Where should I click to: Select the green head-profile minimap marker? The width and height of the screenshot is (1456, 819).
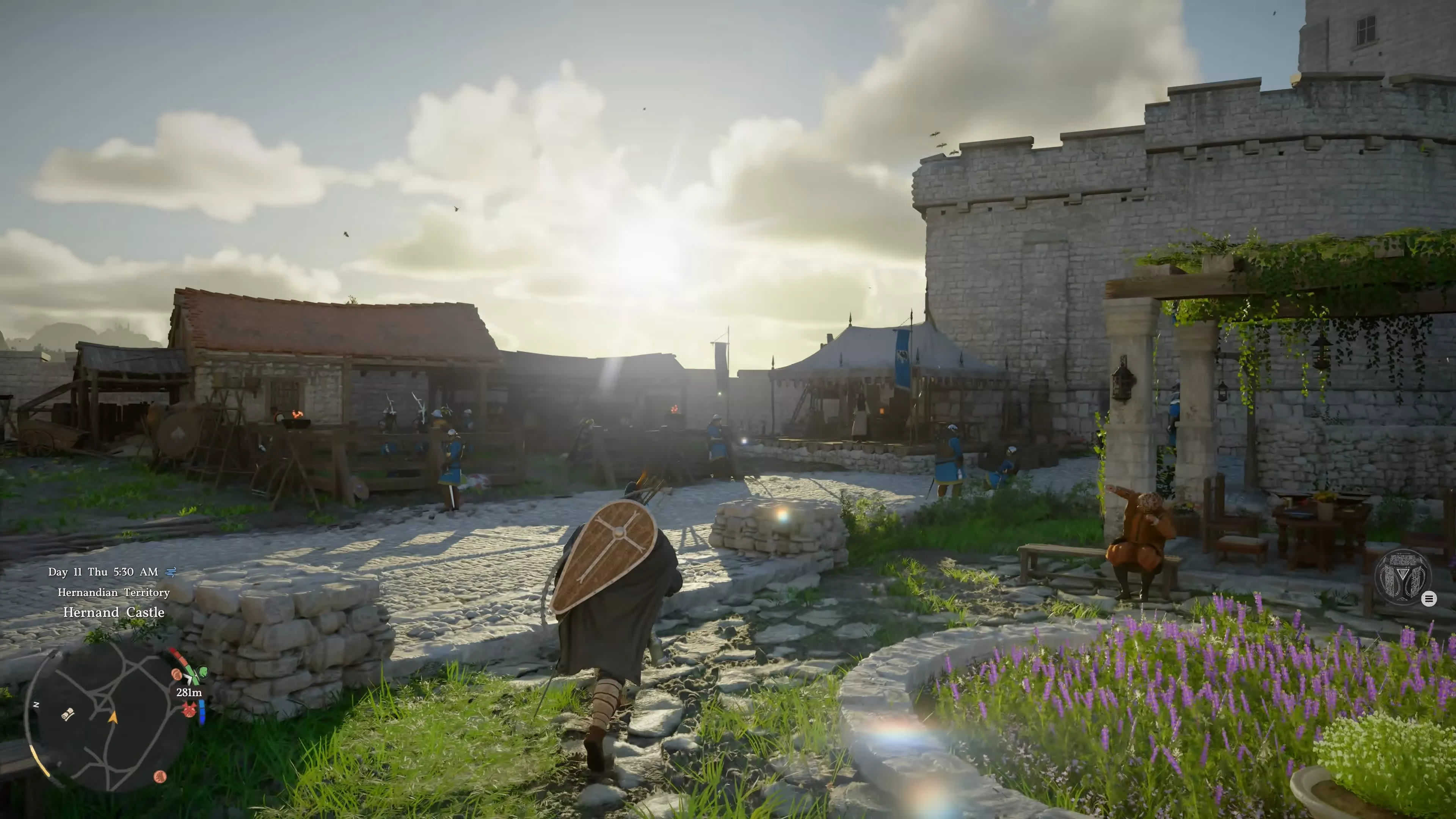(202, 673)
